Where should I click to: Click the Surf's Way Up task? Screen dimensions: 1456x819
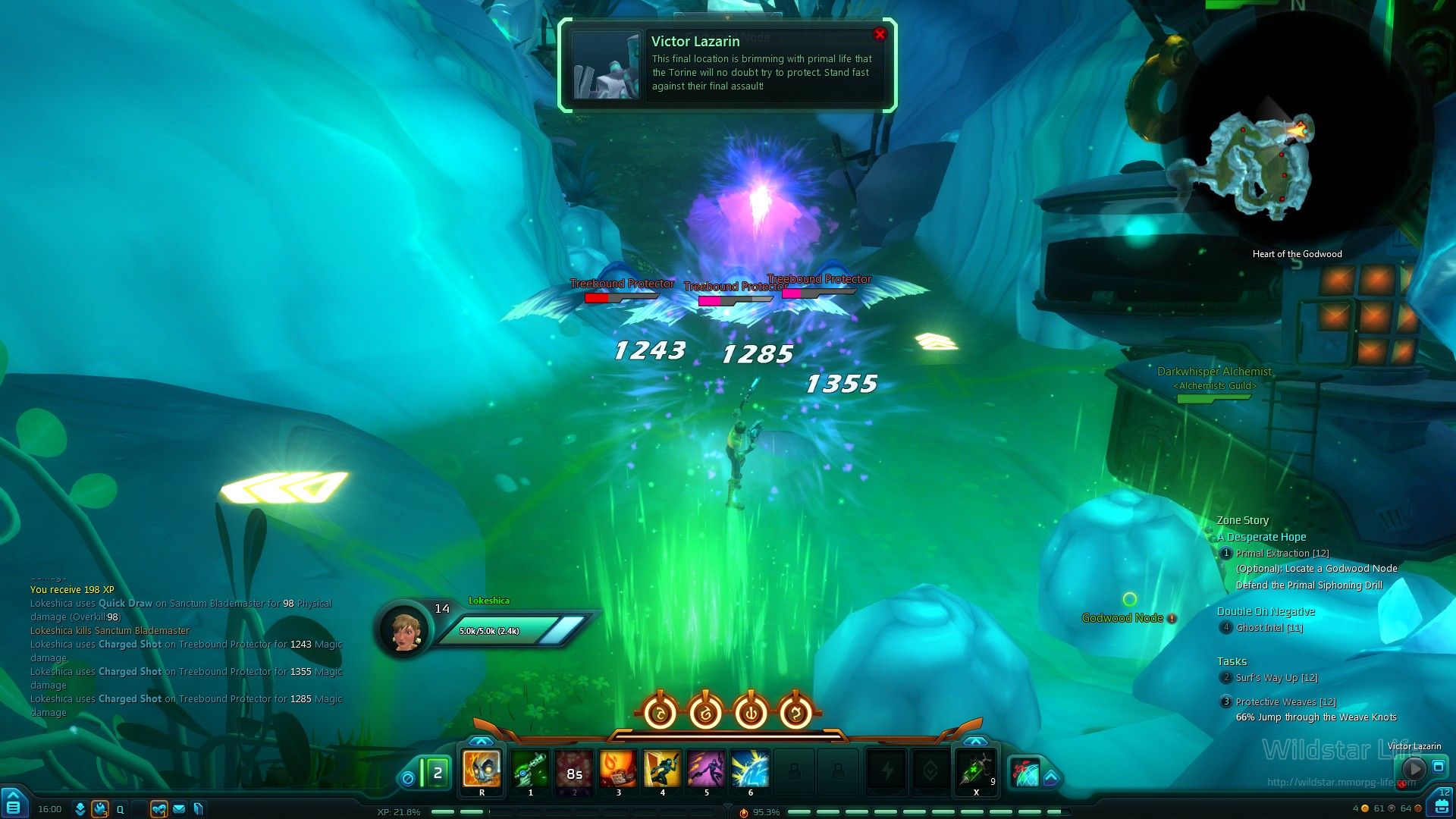tap(1276, 678)
